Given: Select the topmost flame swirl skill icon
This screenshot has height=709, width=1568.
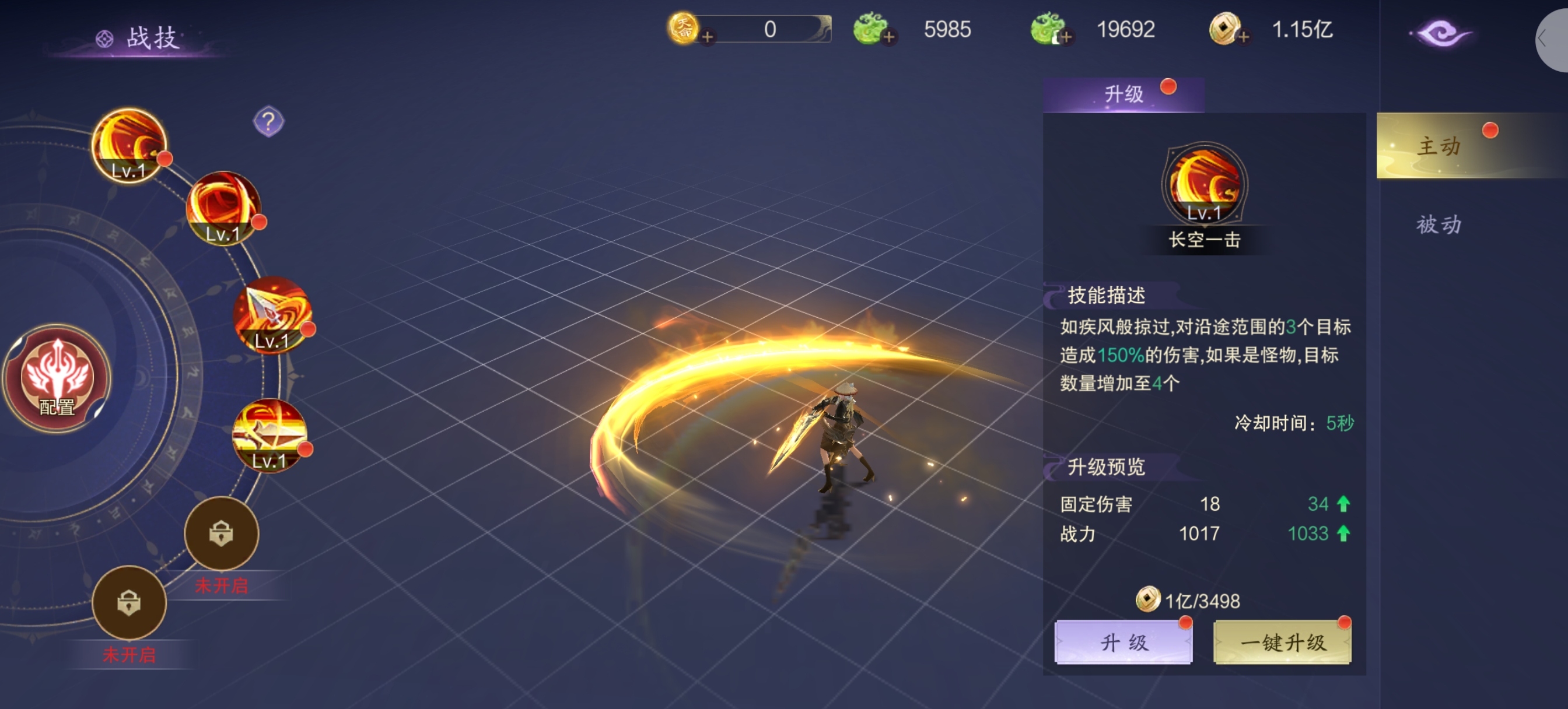Looking at the screenshot, I should click(129, 145).
